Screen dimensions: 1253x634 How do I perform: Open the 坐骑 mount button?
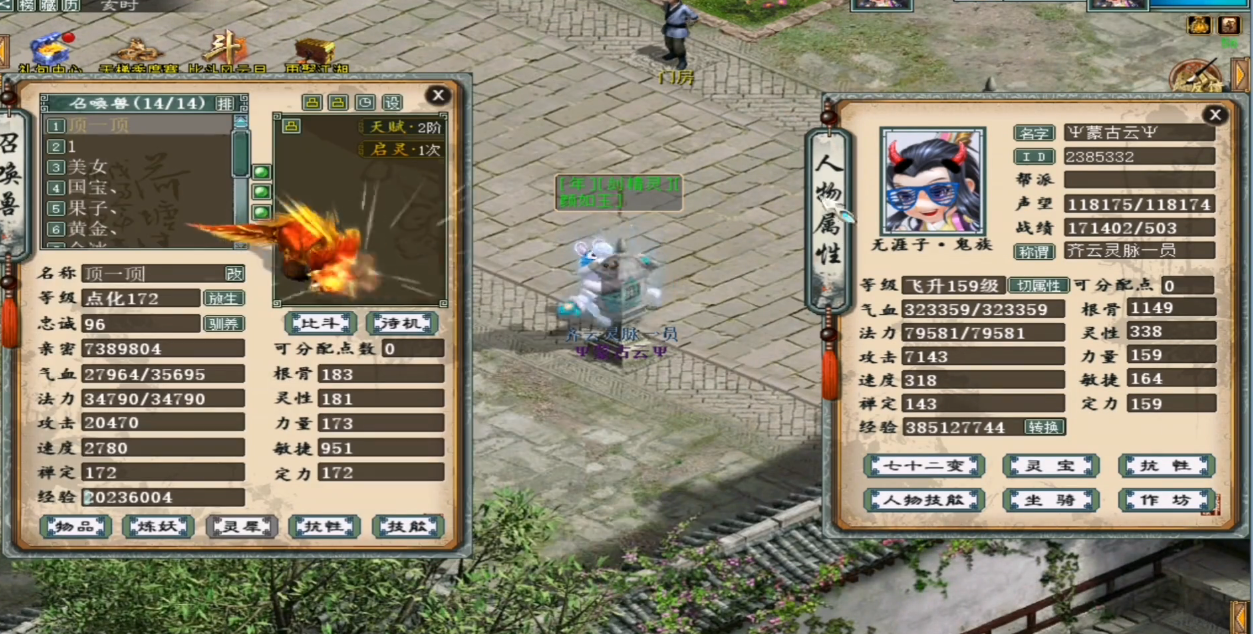(x=1050, y=500)
